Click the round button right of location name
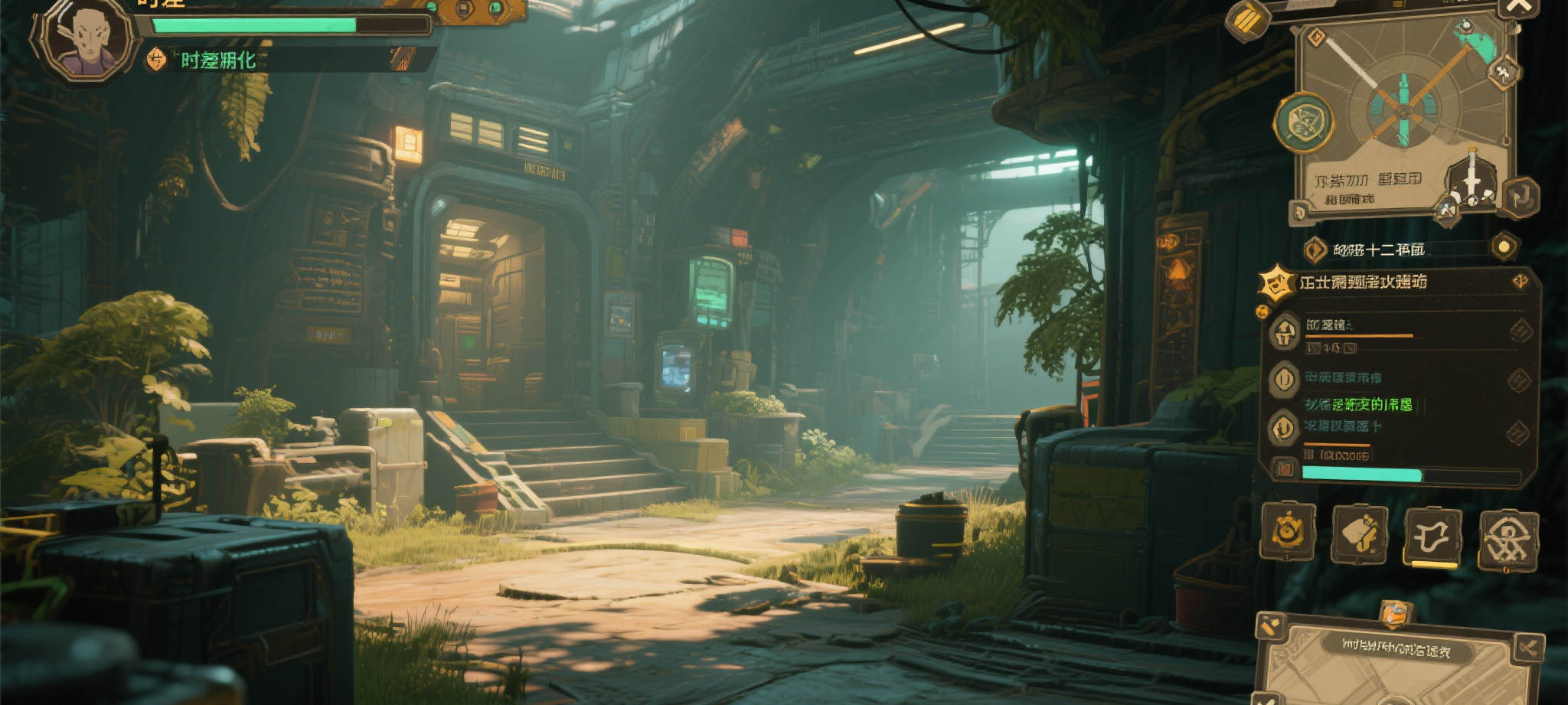Screen dimensions: 1568x705 [x=1504, y=246]
